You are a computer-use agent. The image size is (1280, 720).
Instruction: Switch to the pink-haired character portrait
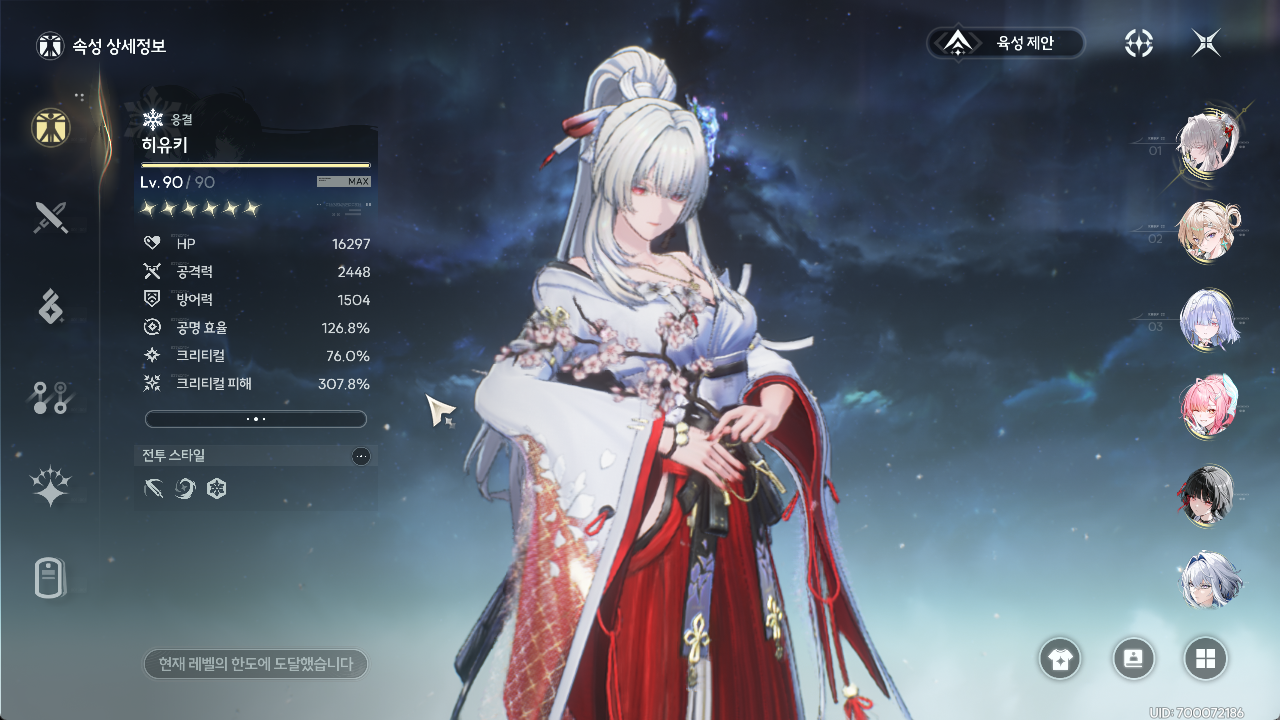tap(1207, 407)
